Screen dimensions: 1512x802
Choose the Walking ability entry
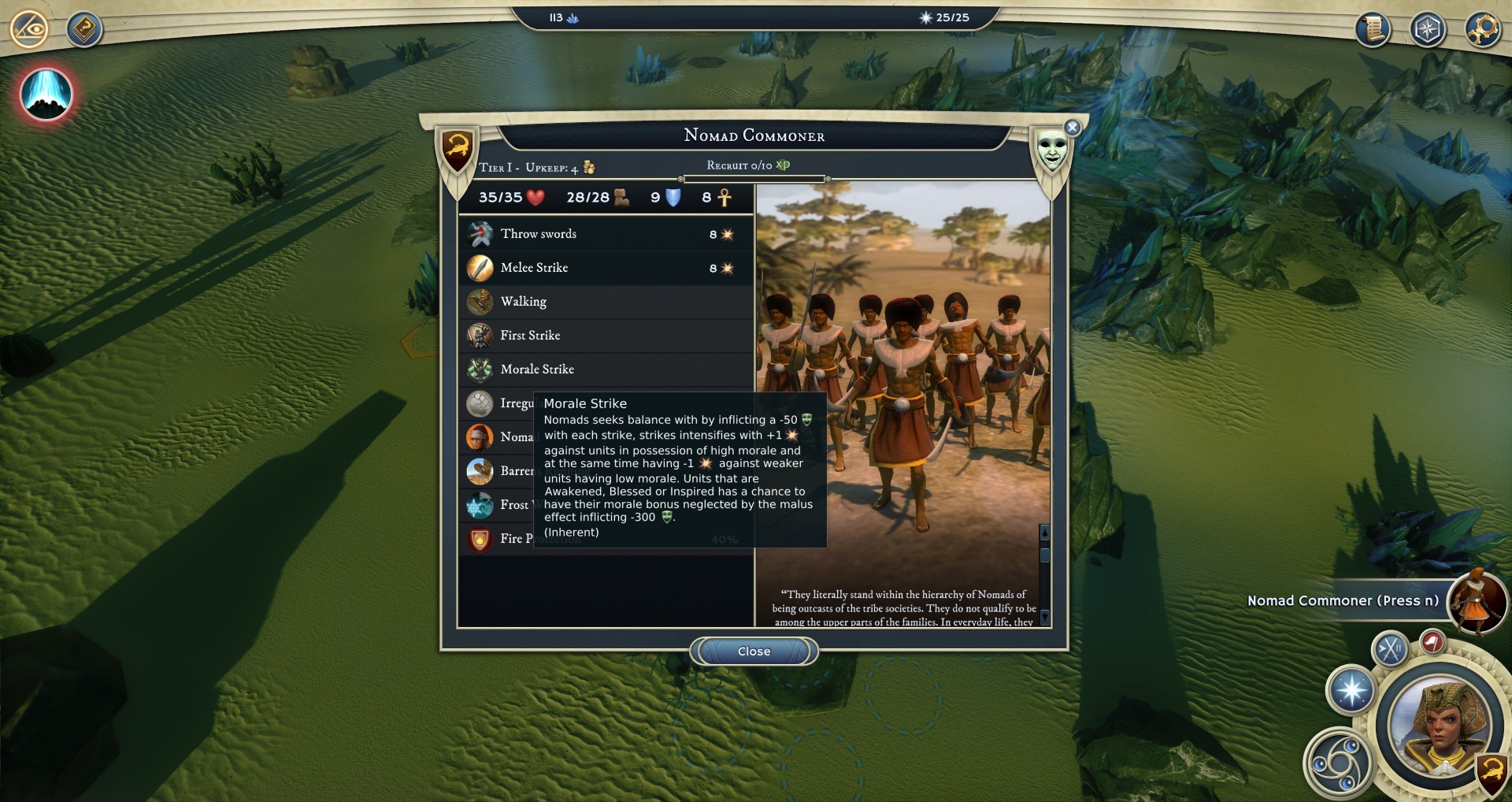tap(605, 302)
